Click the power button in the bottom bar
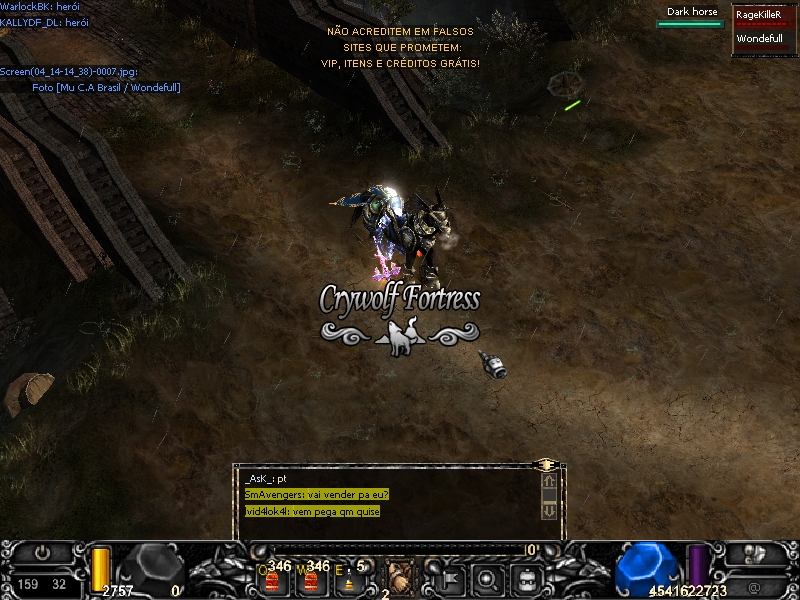Screen dimensions: 800x600 (42, 553)
